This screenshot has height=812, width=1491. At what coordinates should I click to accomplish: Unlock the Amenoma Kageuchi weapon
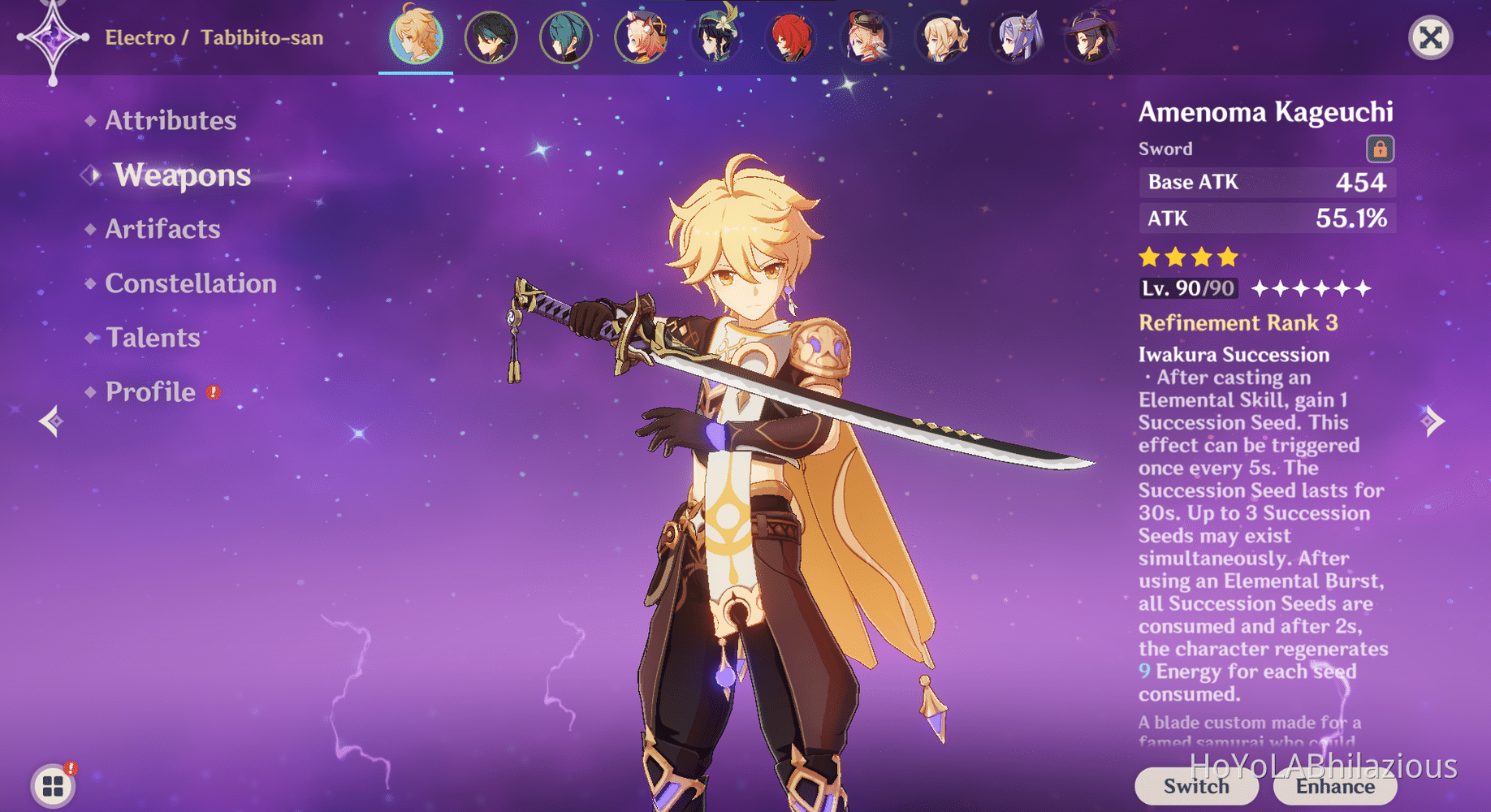point(1381,149)
